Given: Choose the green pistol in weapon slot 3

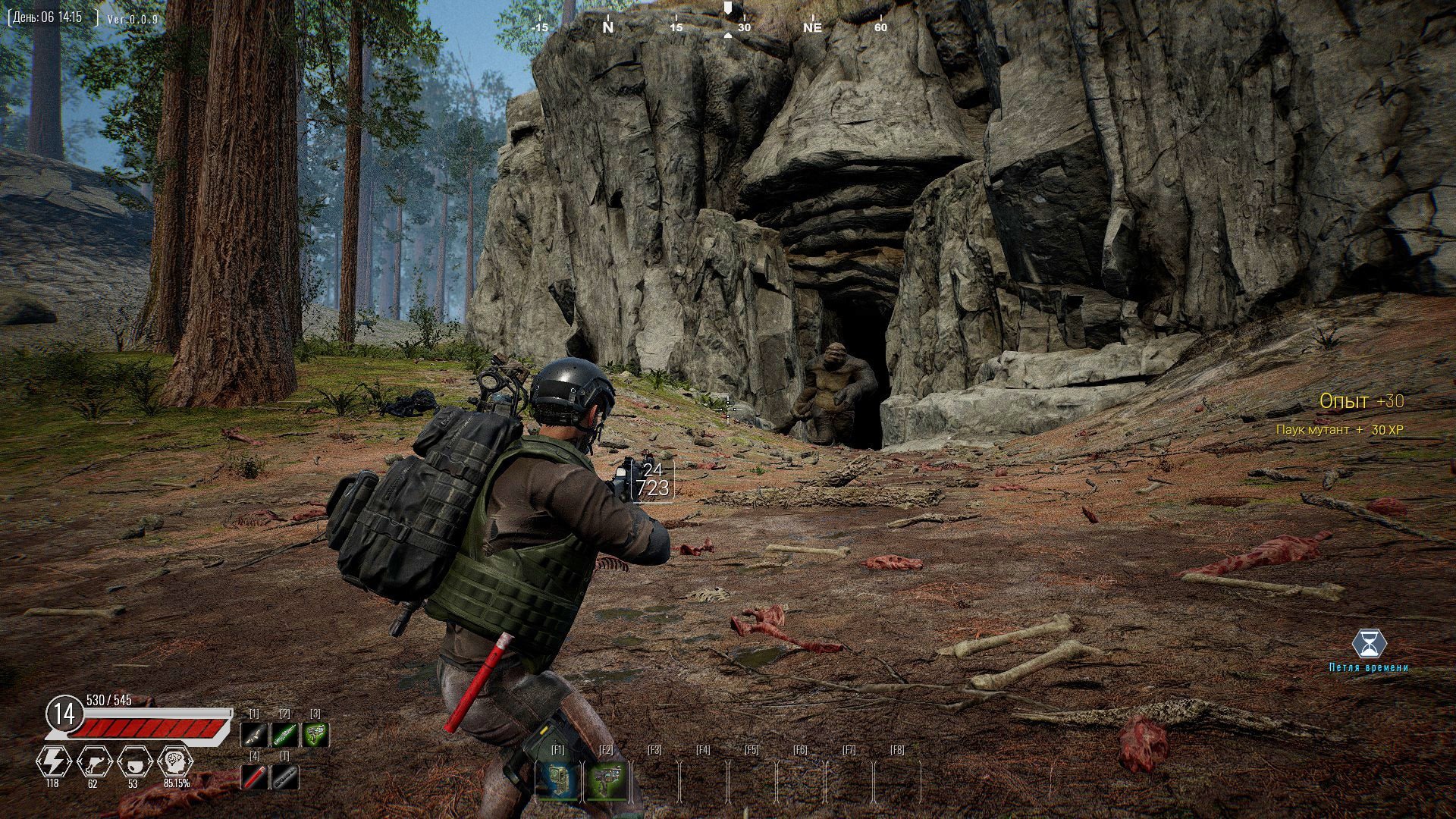Looking at the screenshot, I should point(315,734).
